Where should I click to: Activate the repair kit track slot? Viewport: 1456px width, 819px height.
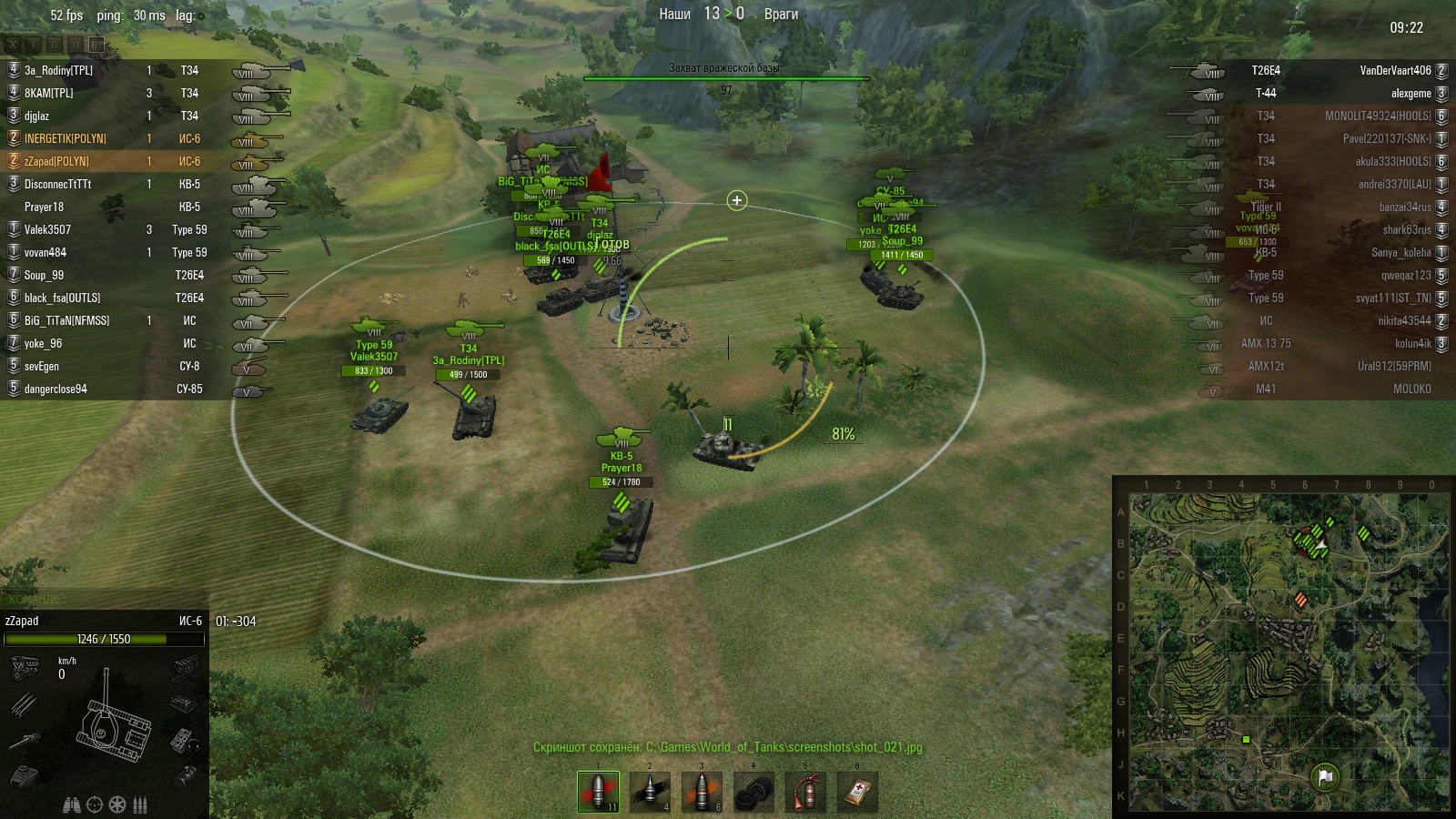[x=753, y=792]
